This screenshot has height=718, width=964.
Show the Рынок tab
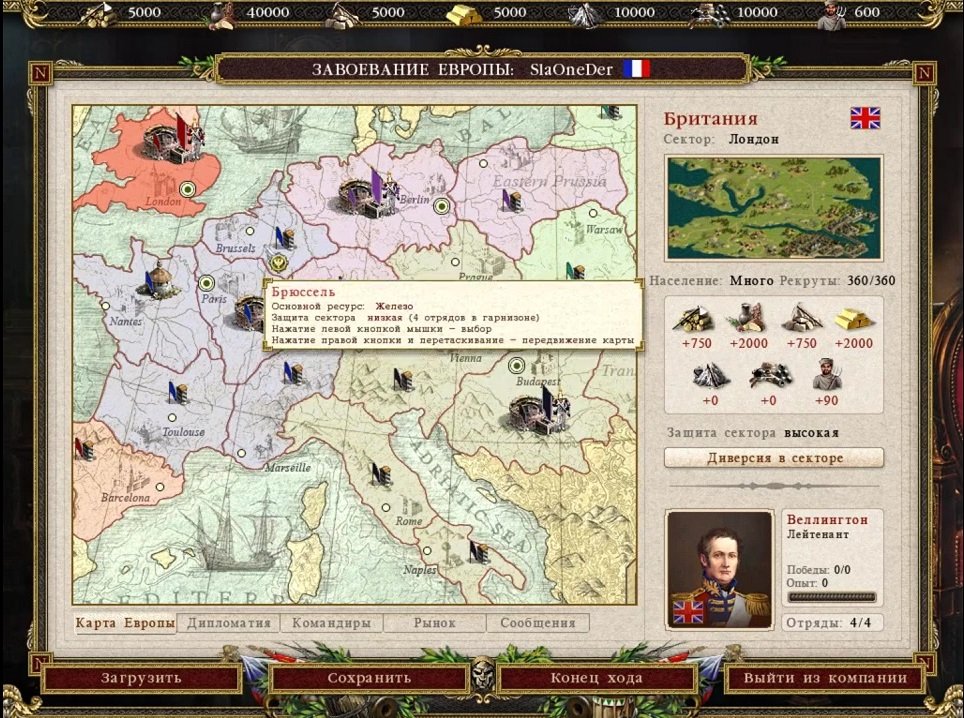[435, 623]
